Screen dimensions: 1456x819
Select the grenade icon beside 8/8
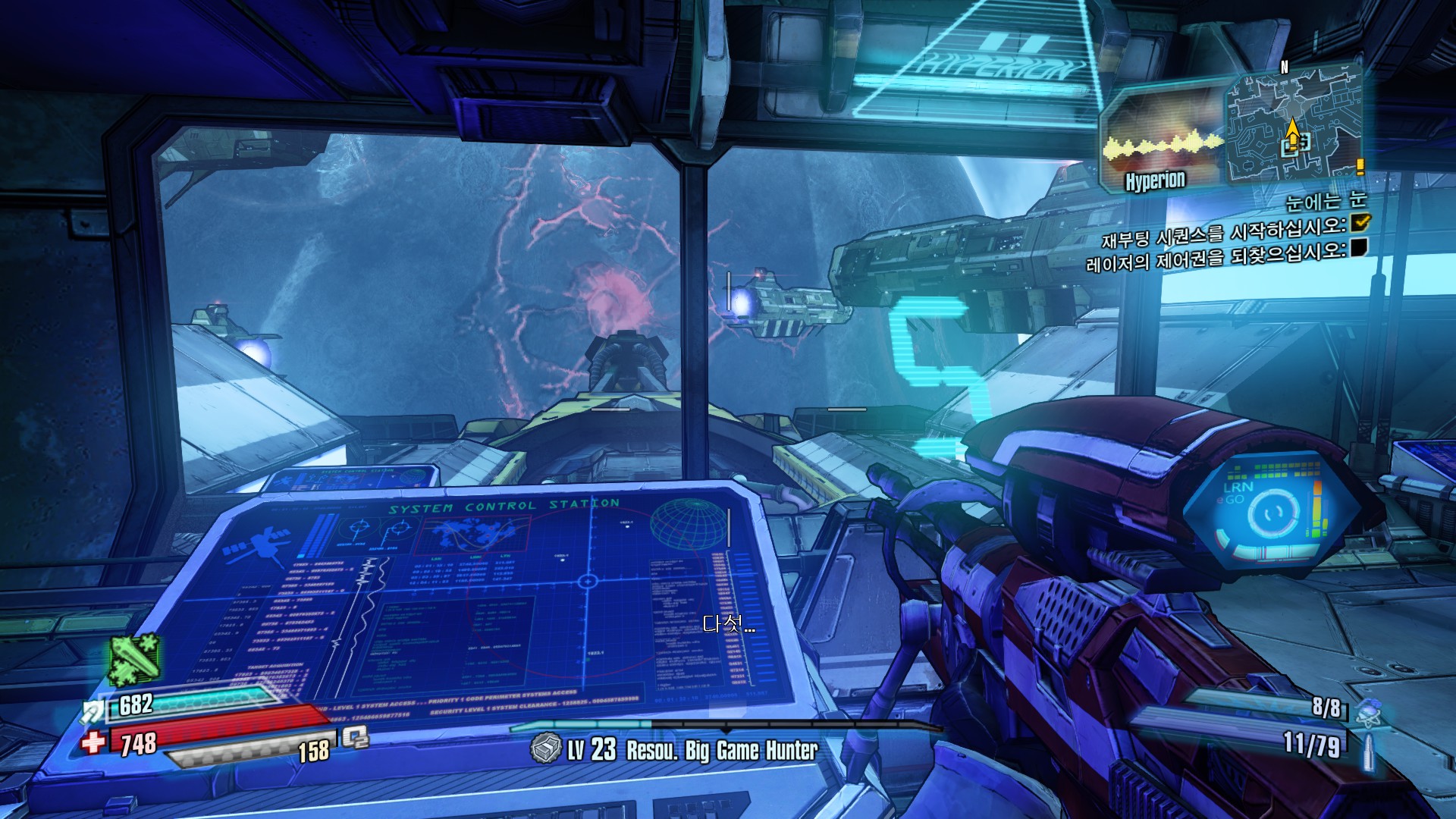1368,711
